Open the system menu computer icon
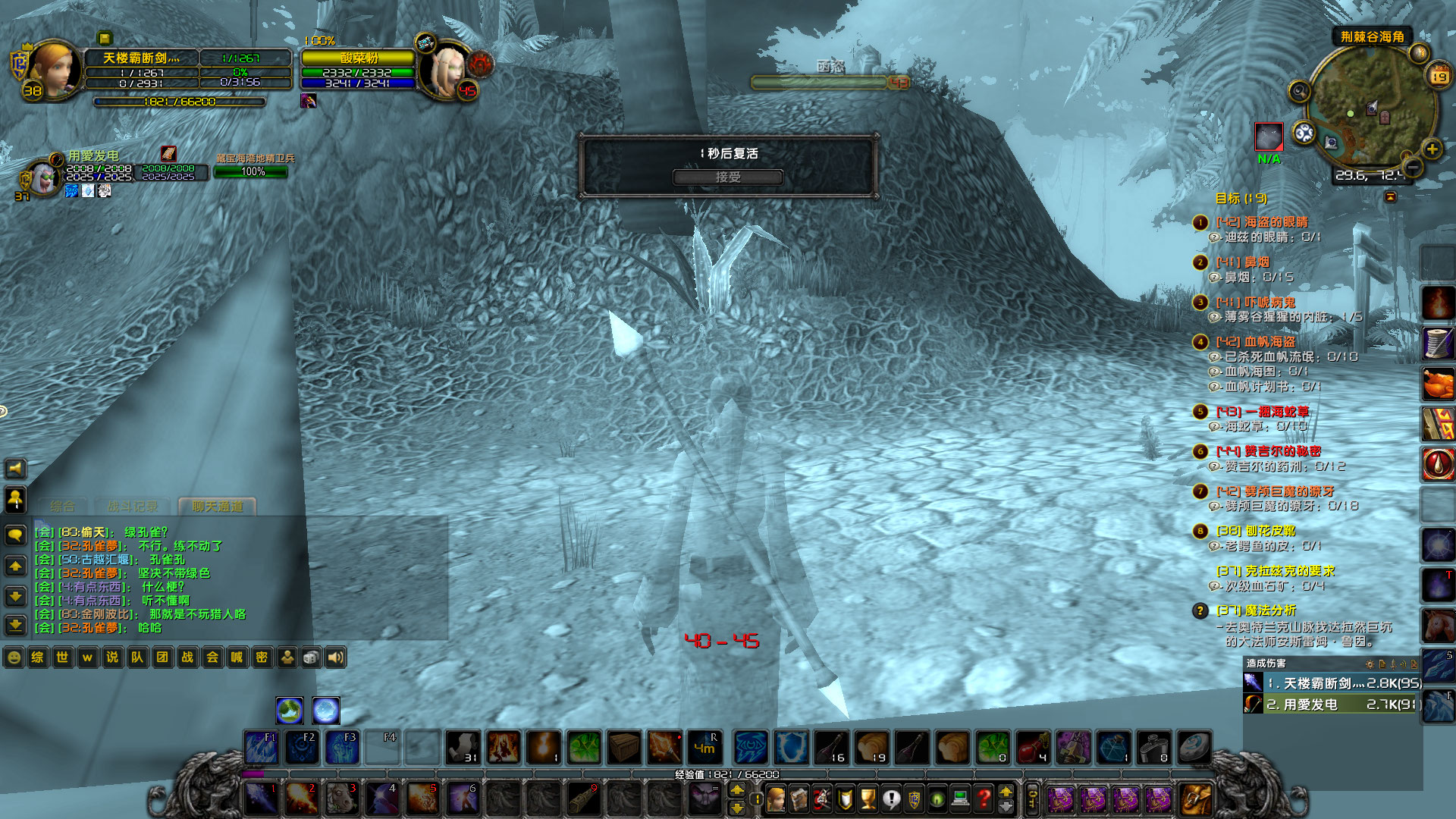This screenshot has width=1456, height=819. point(960,800)
